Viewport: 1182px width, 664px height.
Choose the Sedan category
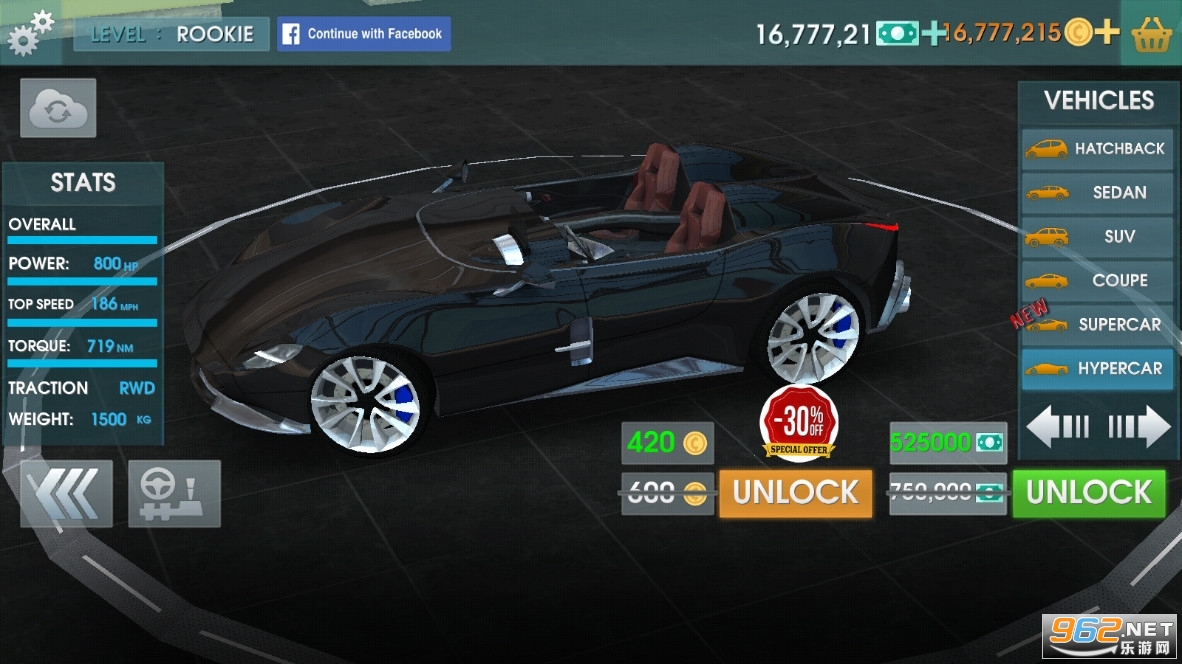[1097, 192]
